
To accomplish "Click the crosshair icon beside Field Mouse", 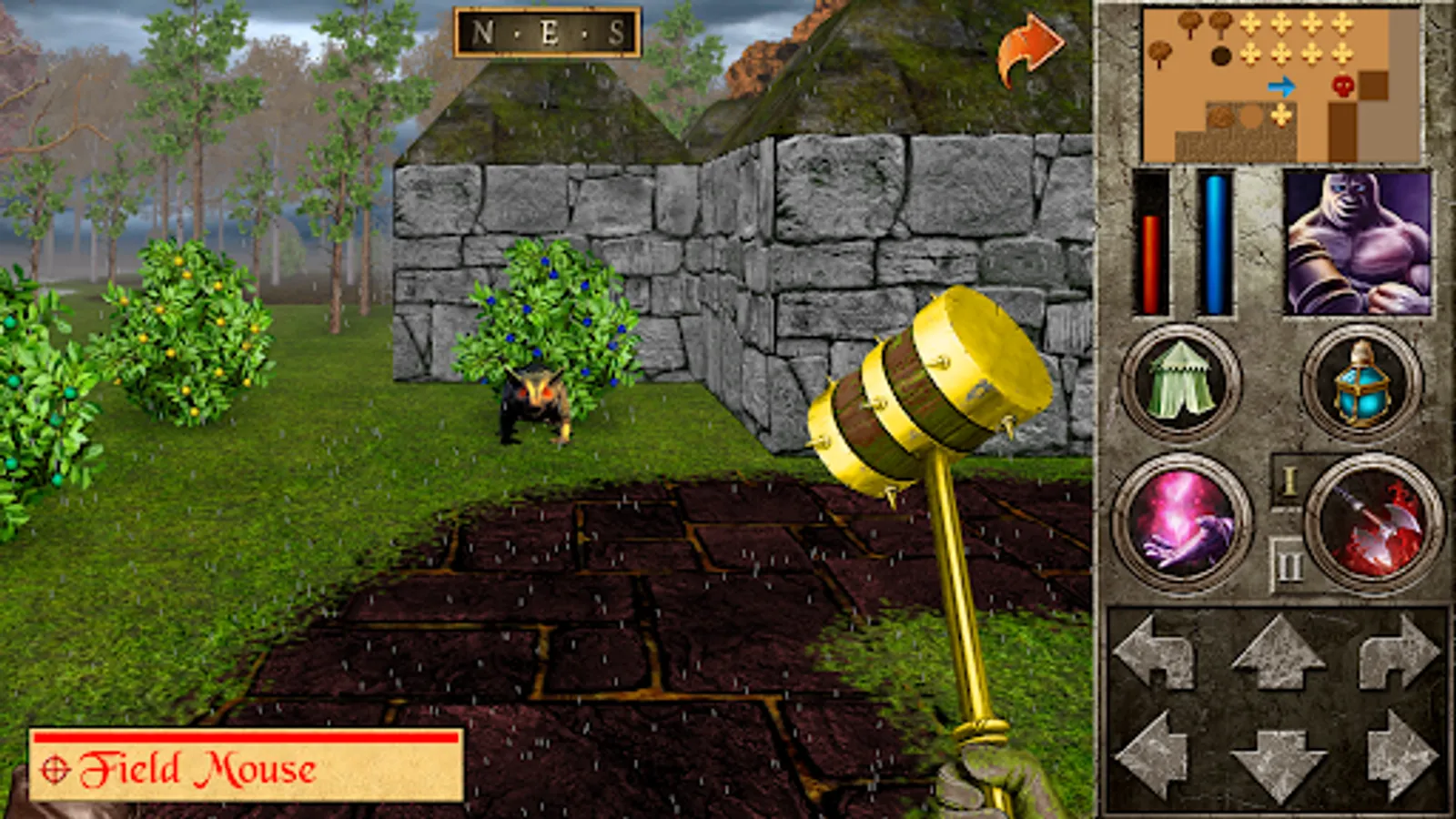I will point(56,769).
